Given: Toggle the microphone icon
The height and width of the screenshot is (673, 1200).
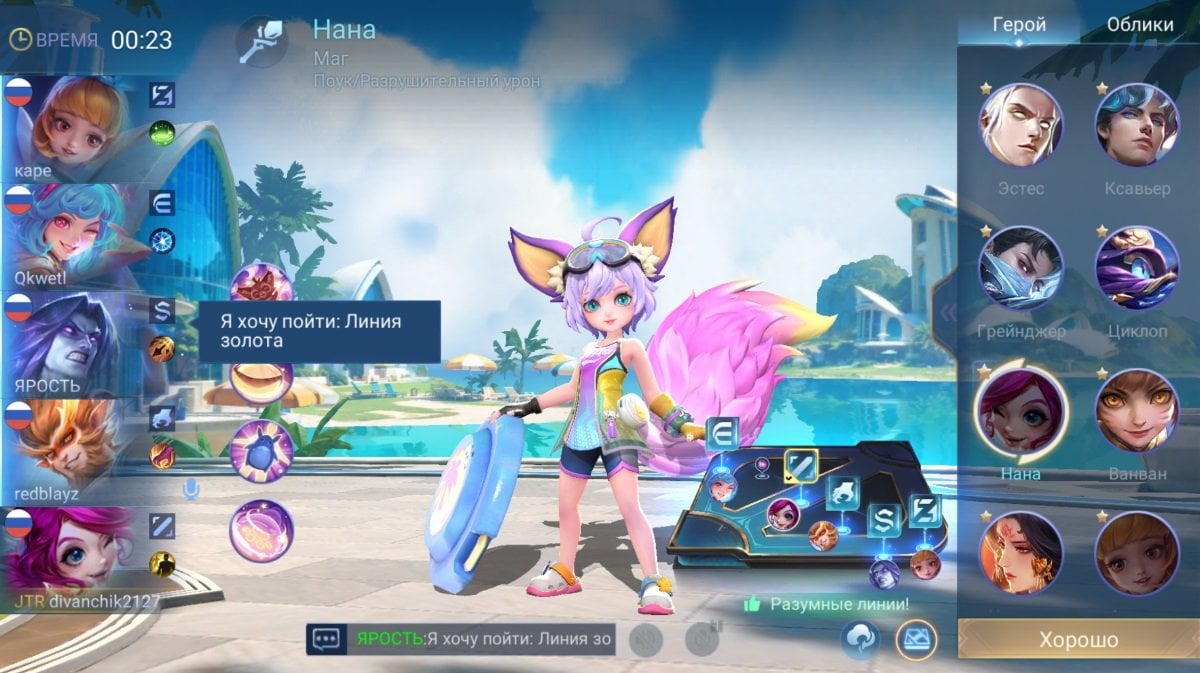Looking at the screenshot, I should pyautogui.click(x=189, y=489).
